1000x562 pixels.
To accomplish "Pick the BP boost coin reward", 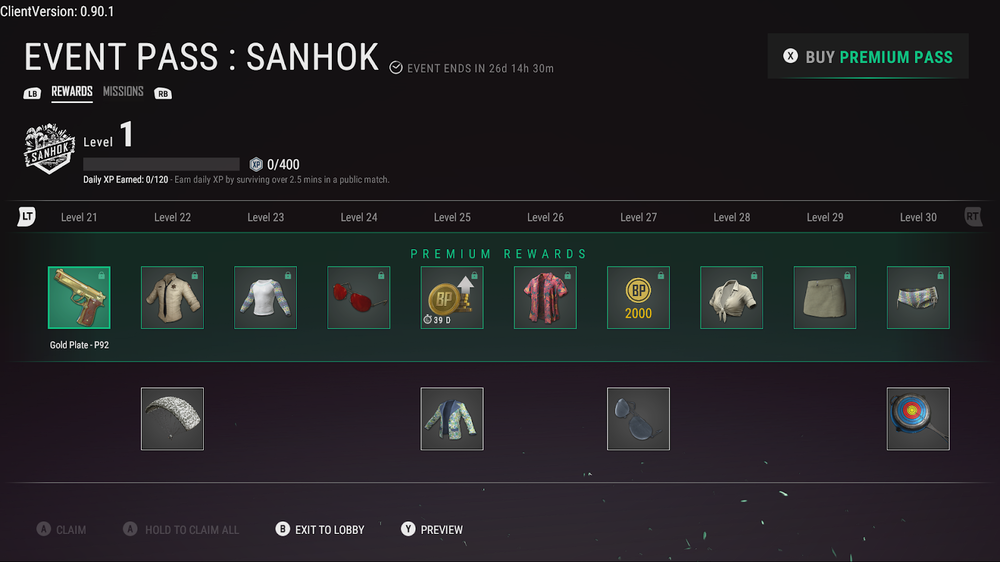I will click(452, 298).
